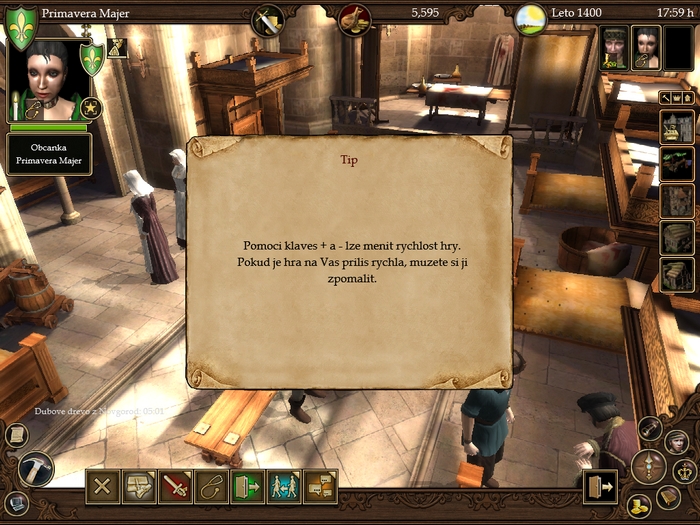The width and height of the screenshot is (700, 525).
Task: Open the hammer build menu
Action: tap(35, 469)
